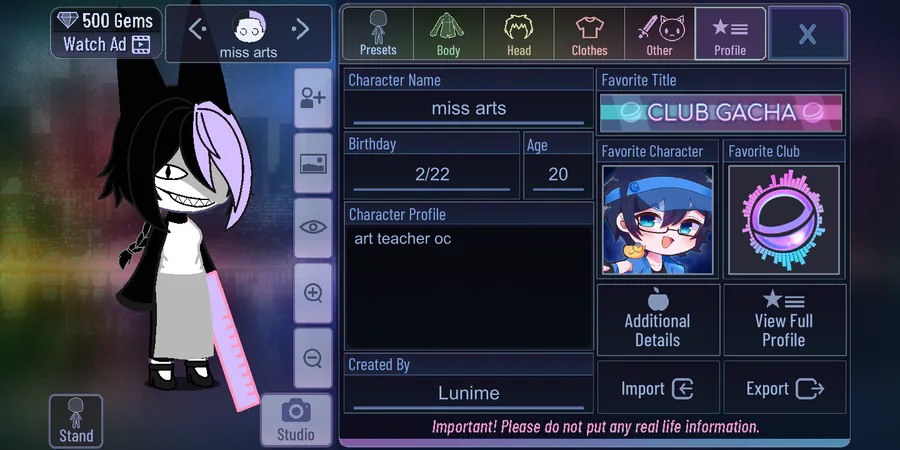Switch to the Other tab
900x450 pixels.
pos(659,33)
